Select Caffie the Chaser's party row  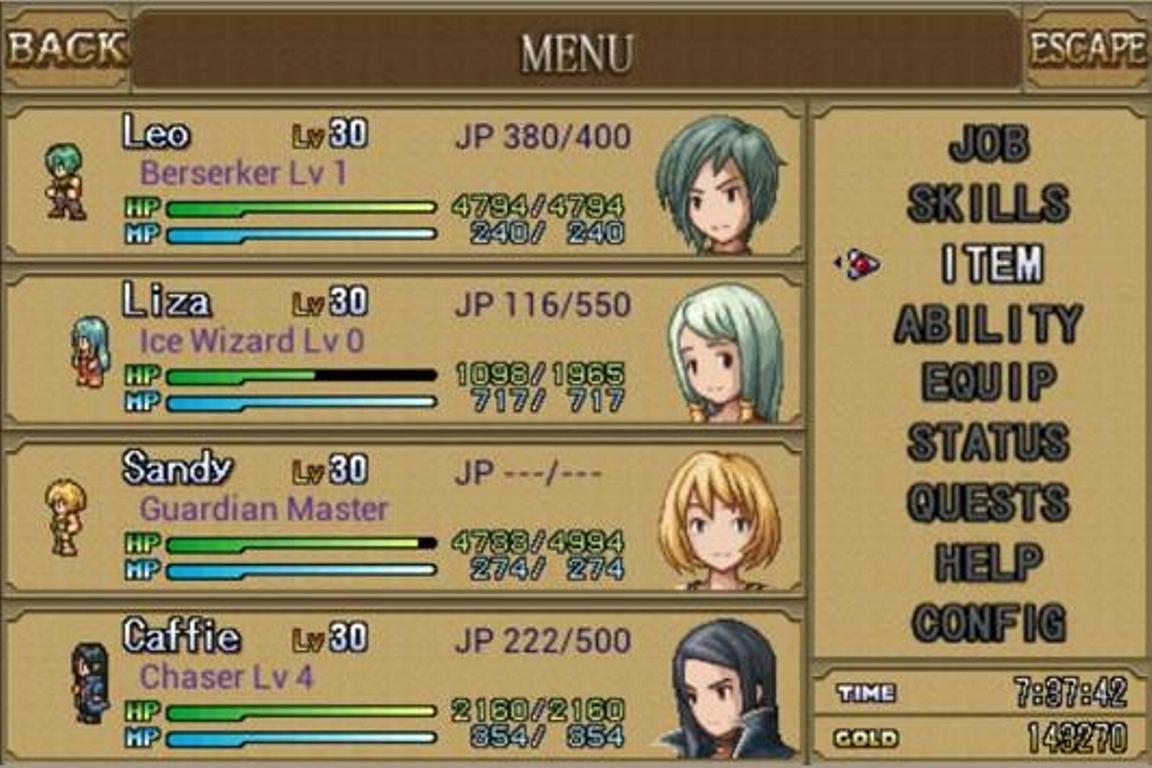coord(402,684)
